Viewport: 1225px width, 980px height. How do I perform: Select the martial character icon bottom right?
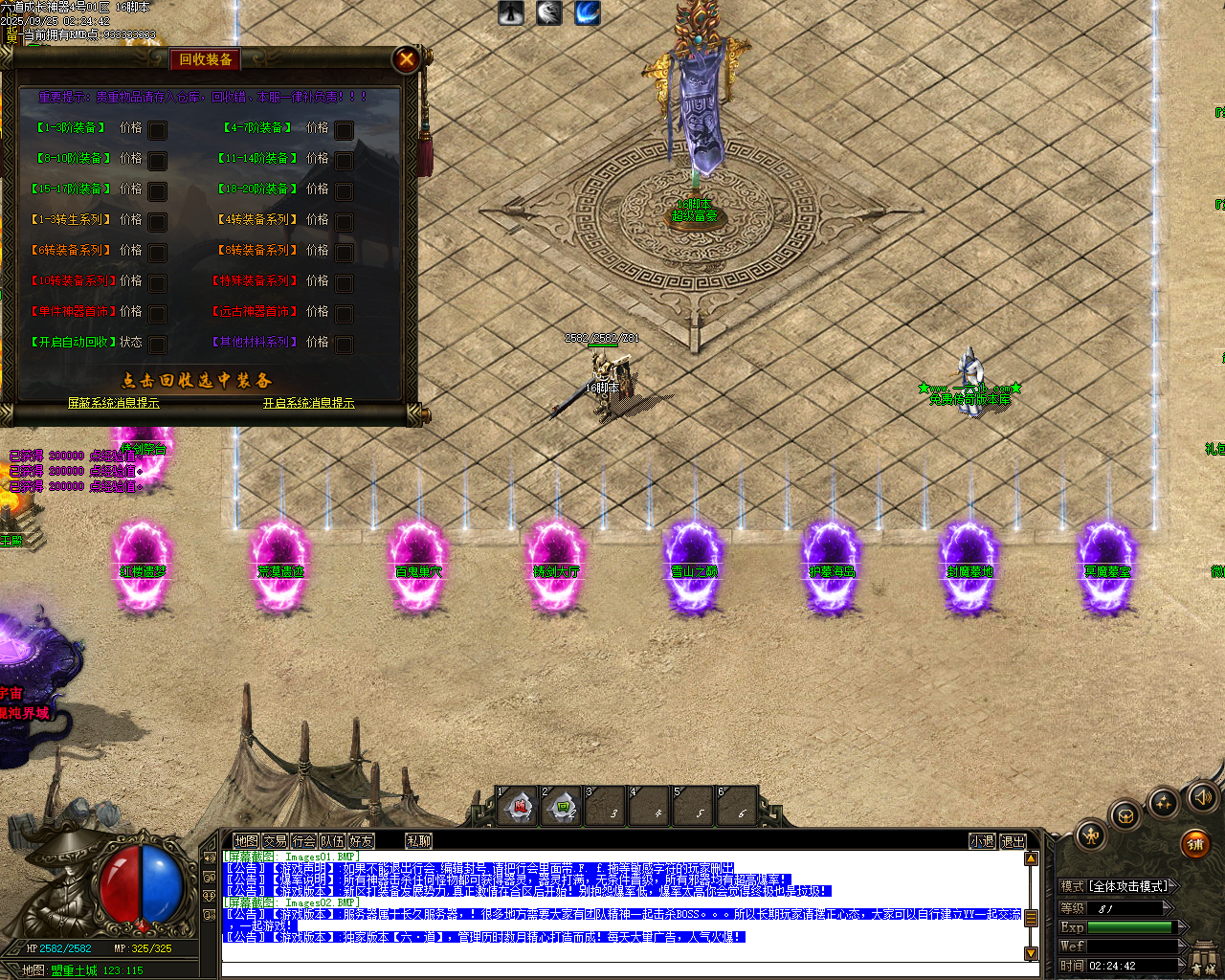tap(1092, 837)
